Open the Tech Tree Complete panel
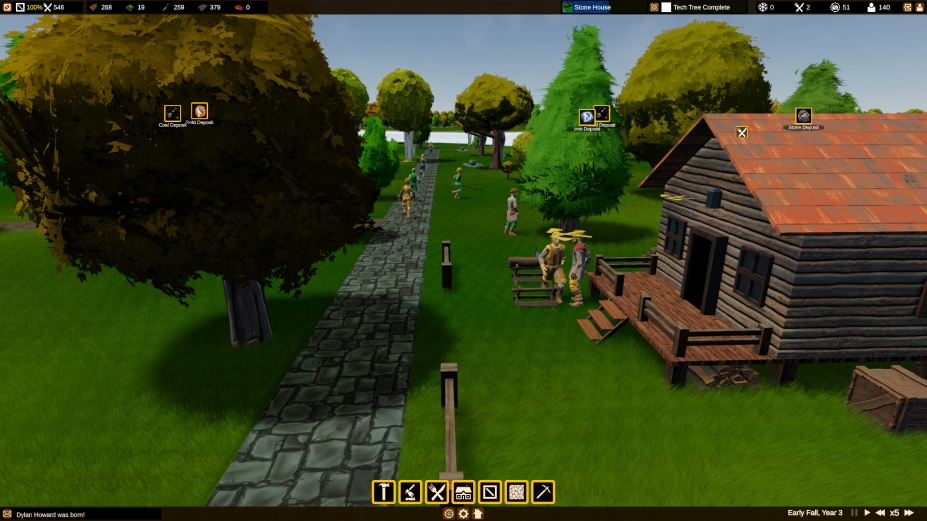Image resolution: width=927 pixels, height=521 pixels. click(x=701, y=7)
